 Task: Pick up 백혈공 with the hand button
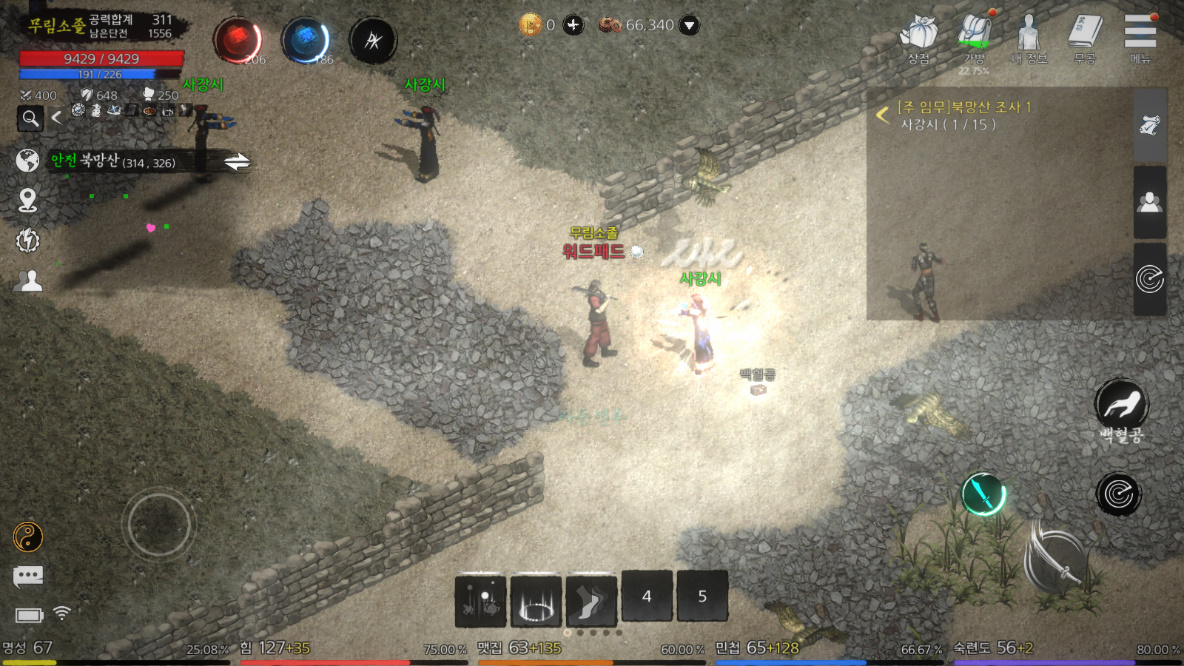click(1121, 404)
